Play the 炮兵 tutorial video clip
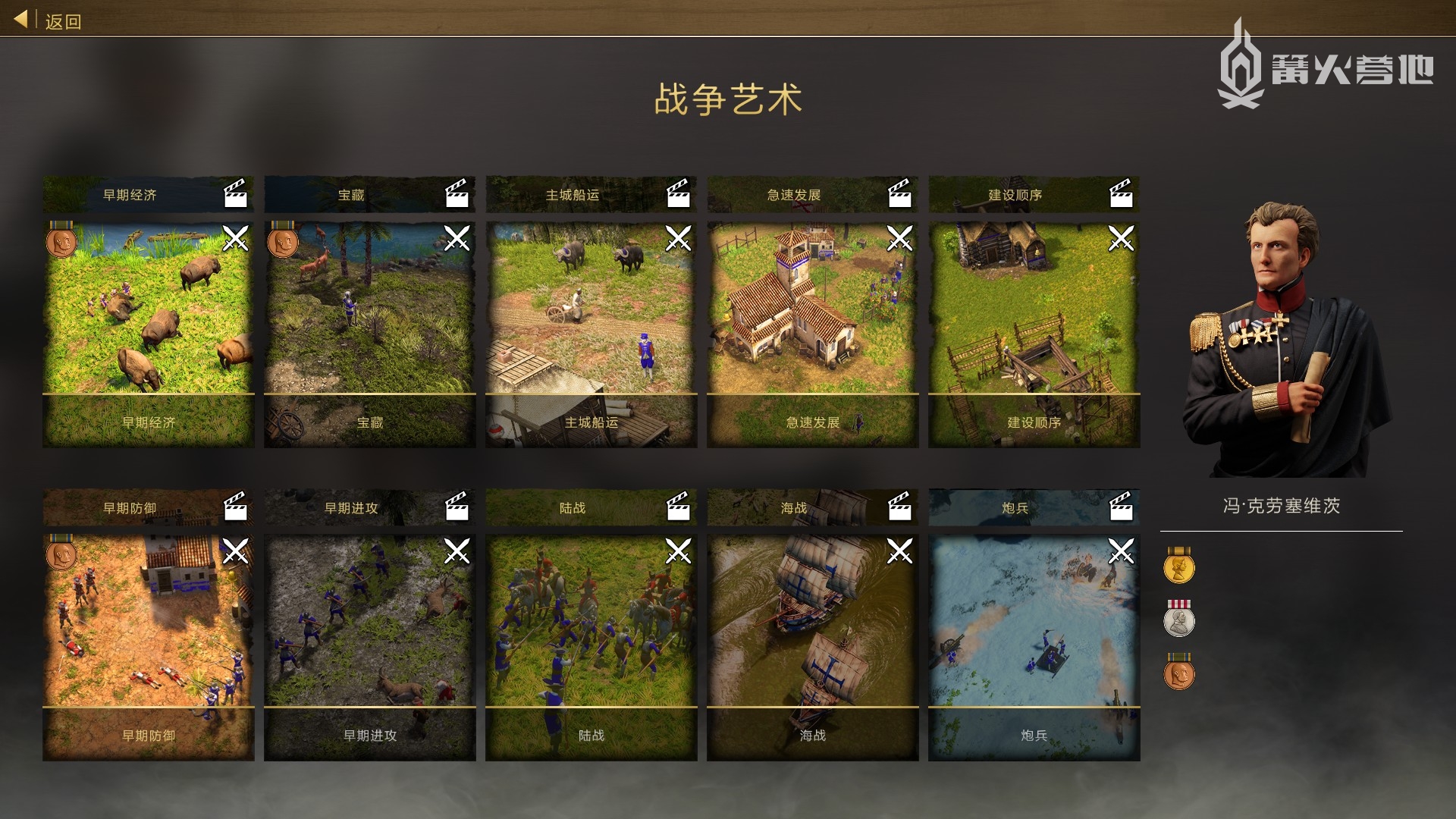1456x819 pixels. 1121,509
